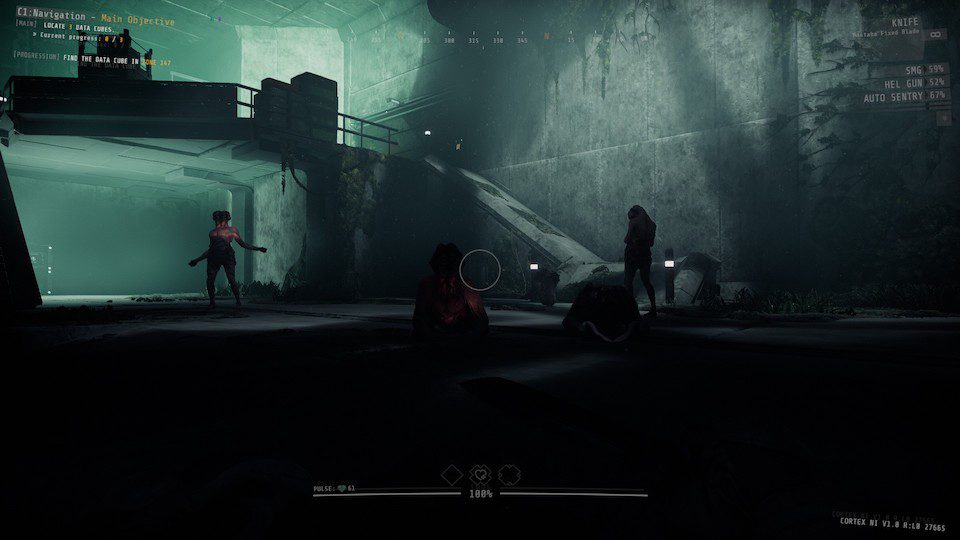This screenshot has width=960, height=540.
Task: Click the heart status icon above health
Action: [480, 475]
